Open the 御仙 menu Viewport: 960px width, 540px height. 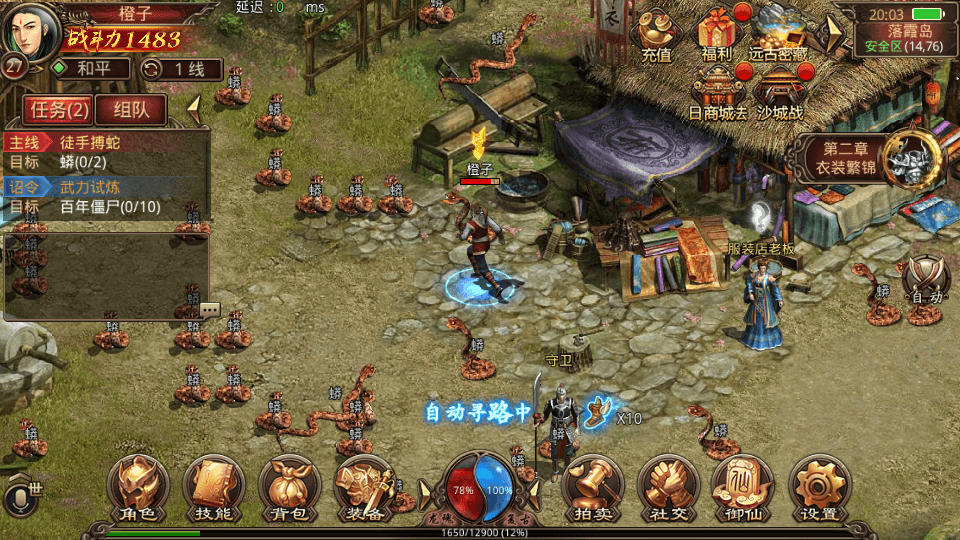pos(742,488)
